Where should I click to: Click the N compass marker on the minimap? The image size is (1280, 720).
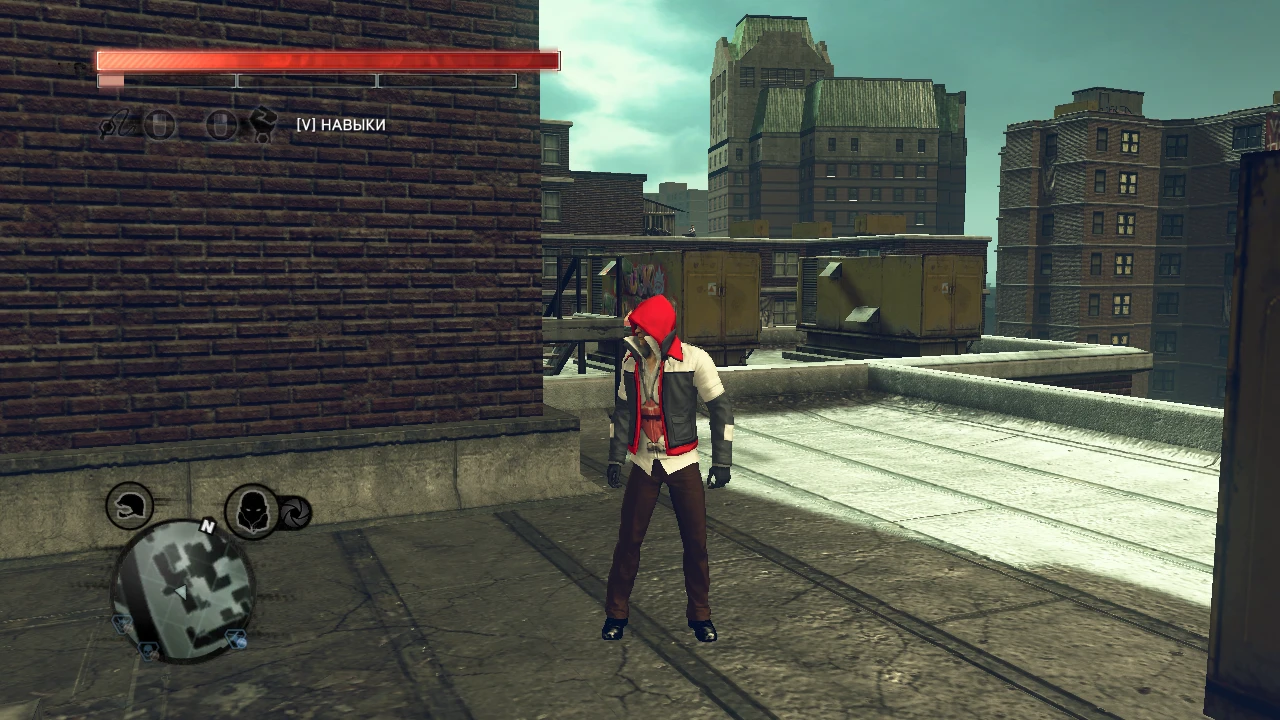tap(208, 525)
